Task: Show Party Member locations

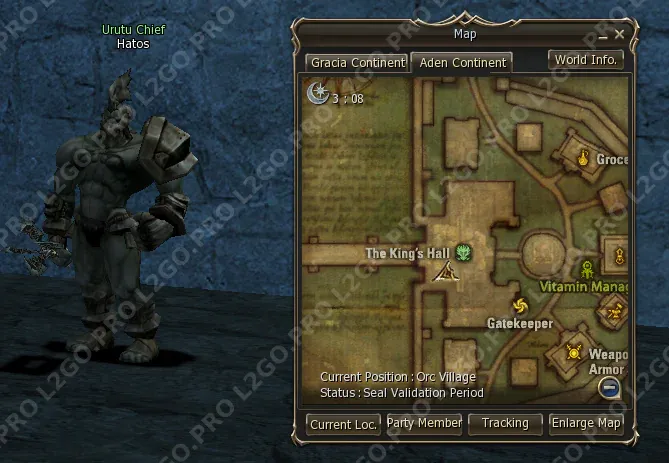Action: coord(424,423)
